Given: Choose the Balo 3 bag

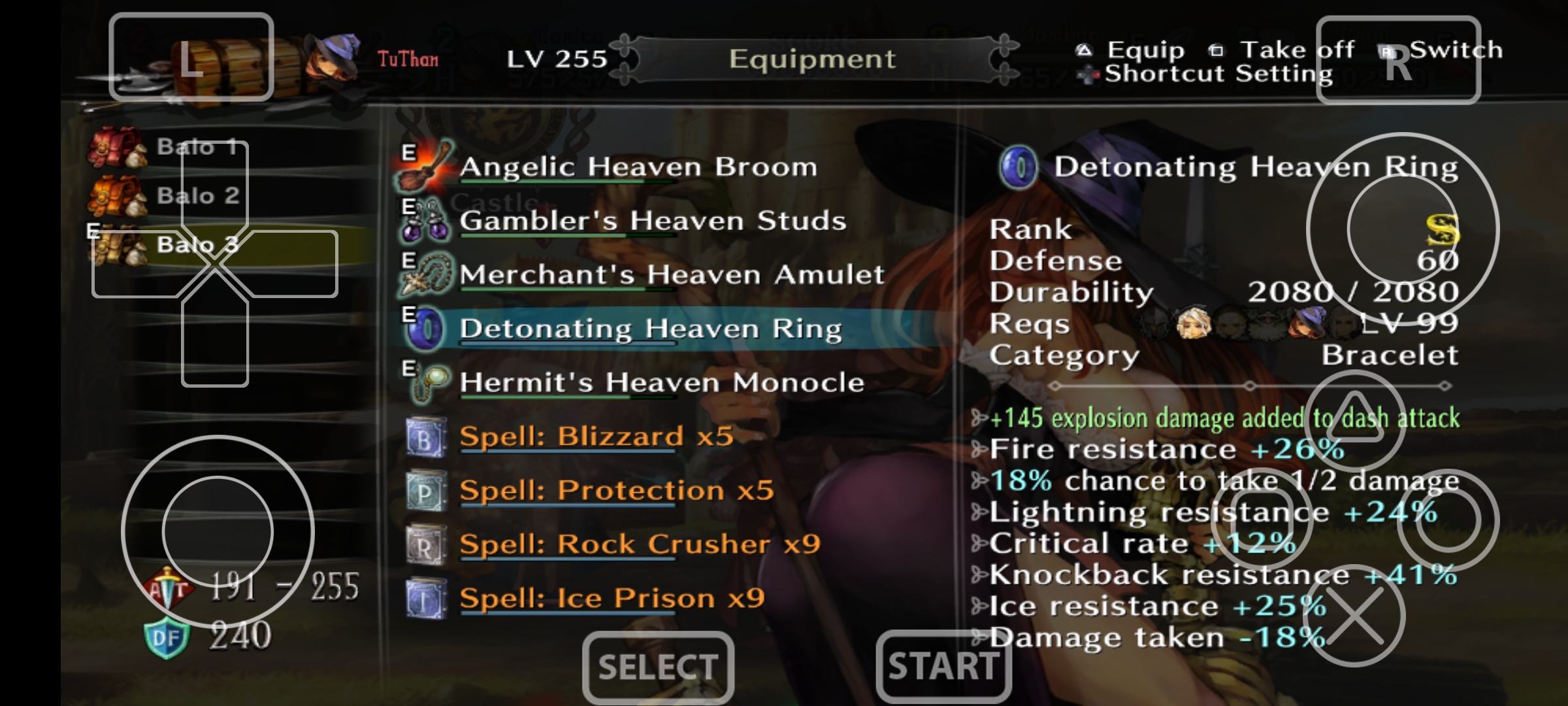Looking at the screenshot, I should (x=197, y=245).
